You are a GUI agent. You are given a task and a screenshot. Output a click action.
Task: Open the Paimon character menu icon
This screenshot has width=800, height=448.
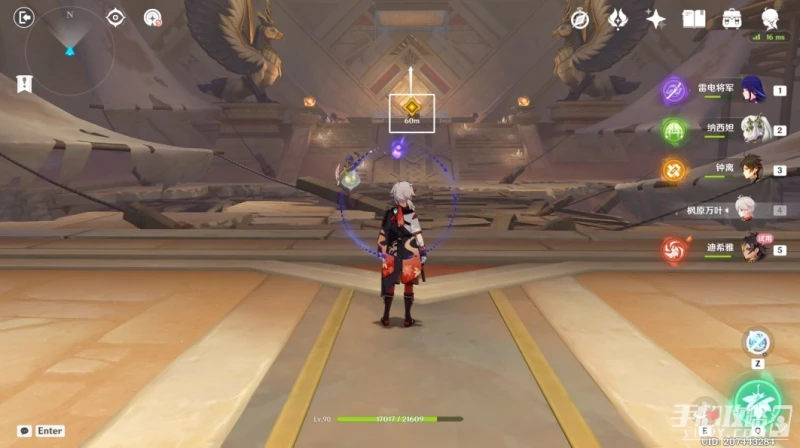point(770,18)
